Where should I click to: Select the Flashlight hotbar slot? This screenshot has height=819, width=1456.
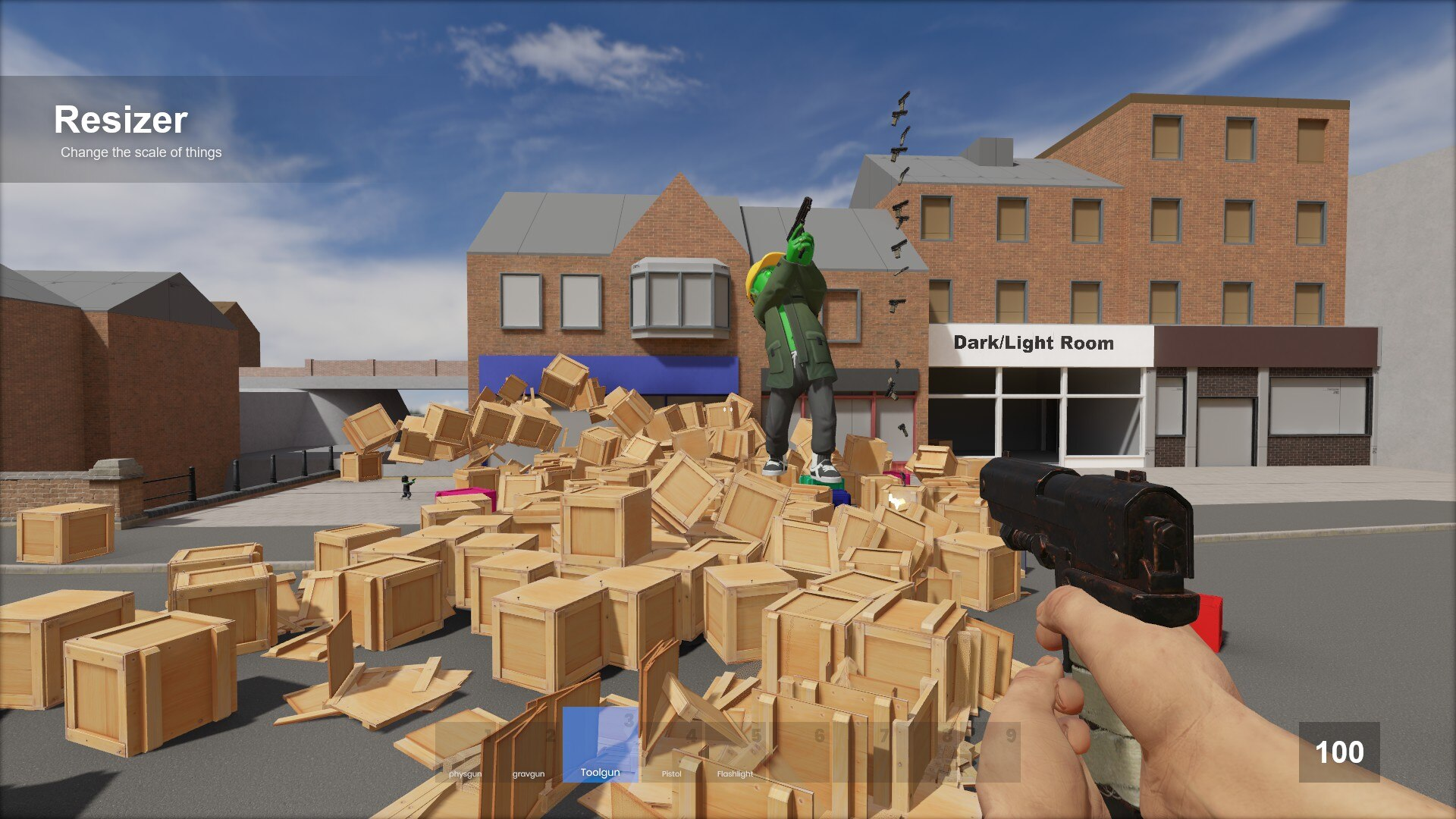pyautogui.click(x=735, y=752)
